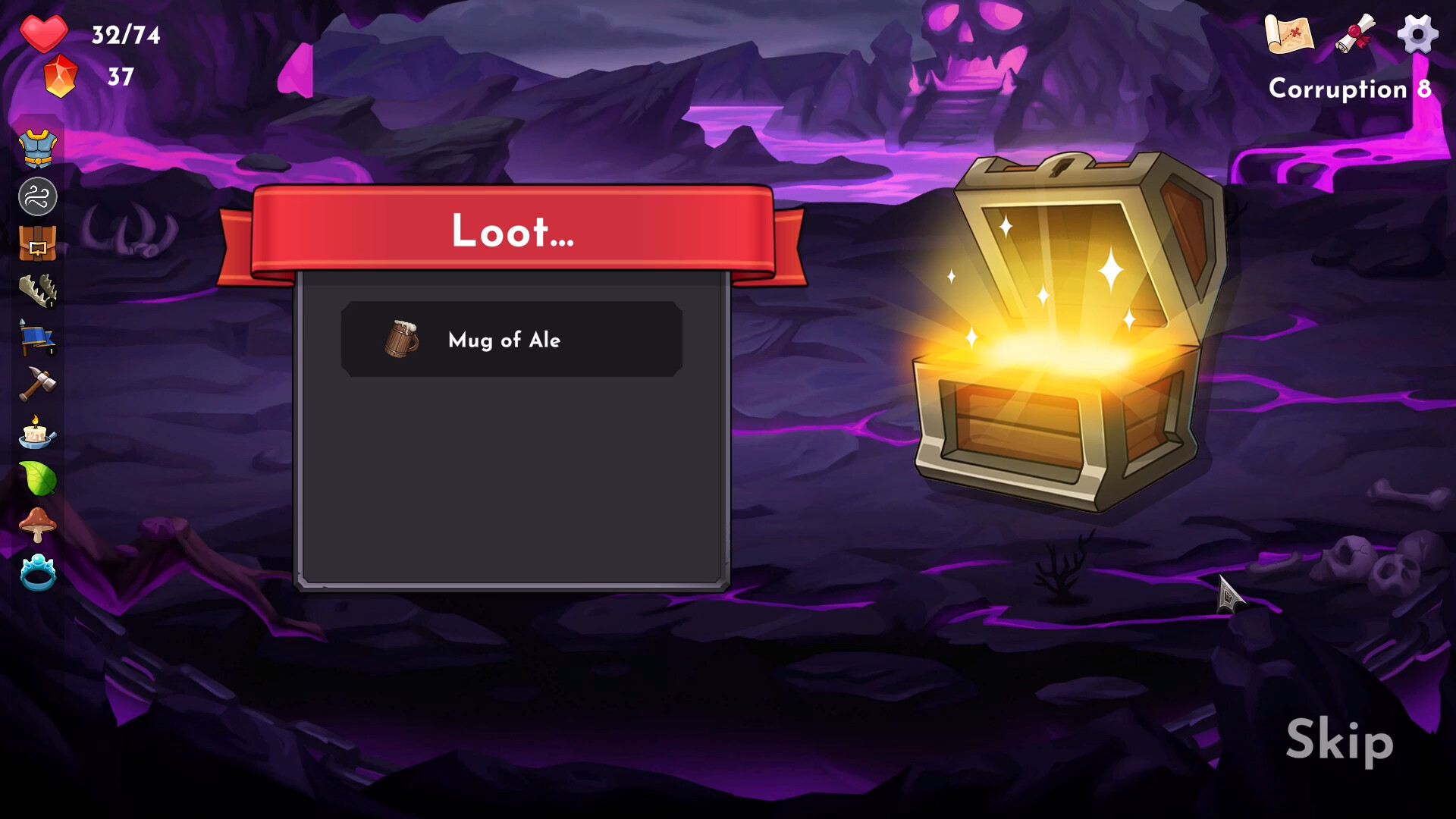The width and height of the screenshot is (1456, 819).
Task: Select the wind swirl ability icon
Action: click(38, 196)
